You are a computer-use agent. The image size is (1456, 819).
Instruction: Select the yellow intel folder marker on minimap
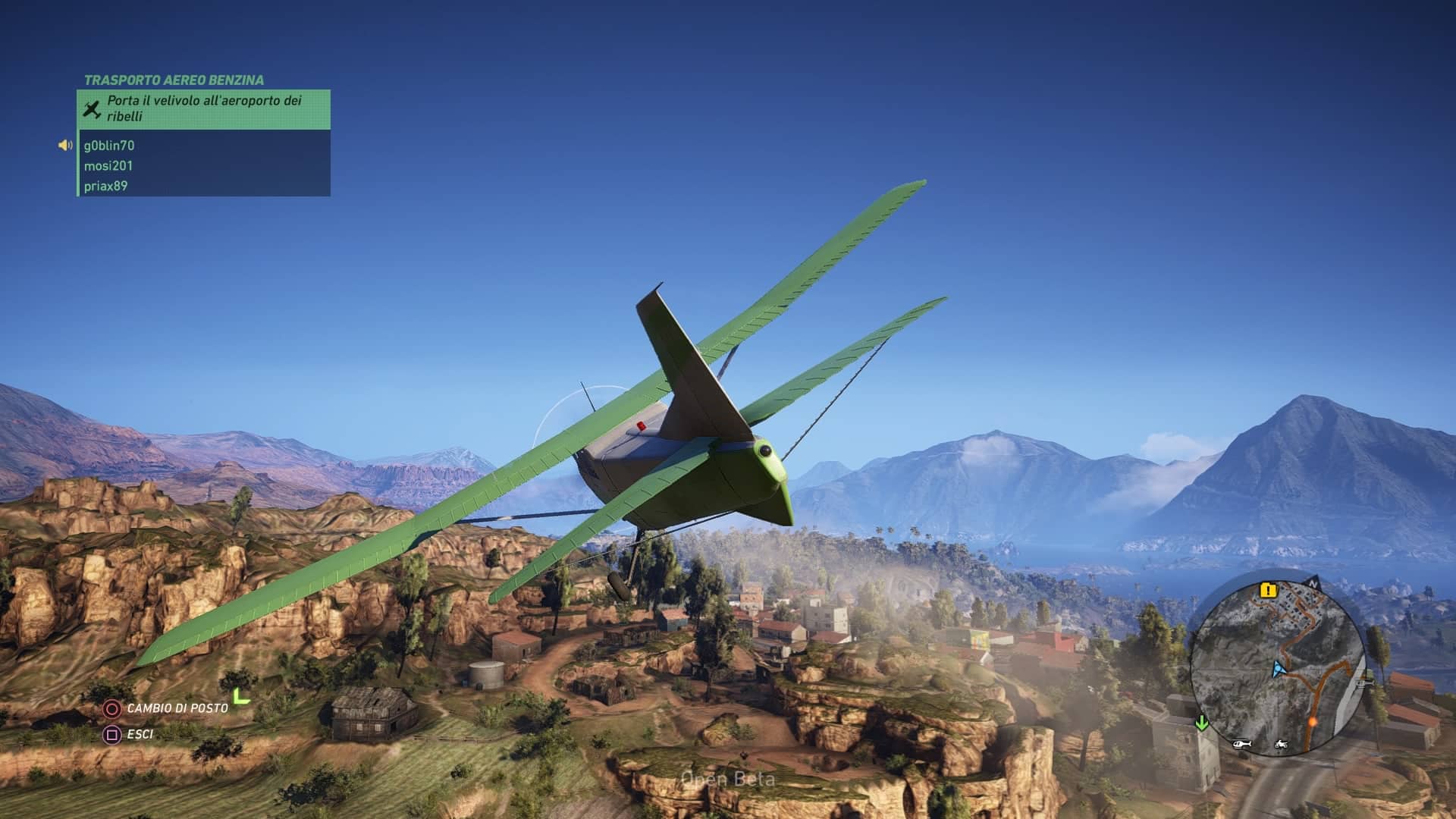tap(1268, 590)
